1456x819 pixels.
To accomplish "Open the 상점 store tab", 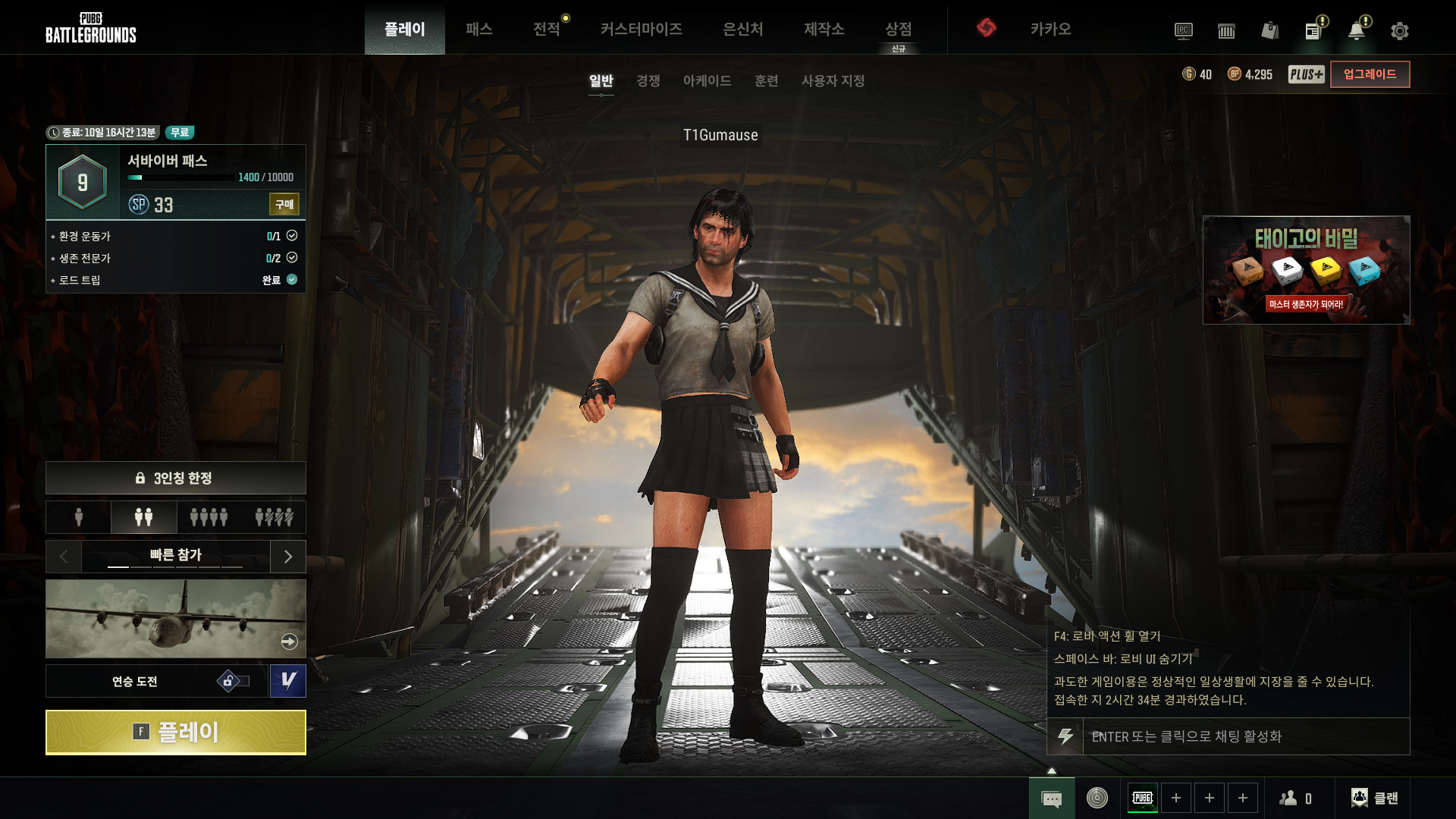I will (898, 29).
